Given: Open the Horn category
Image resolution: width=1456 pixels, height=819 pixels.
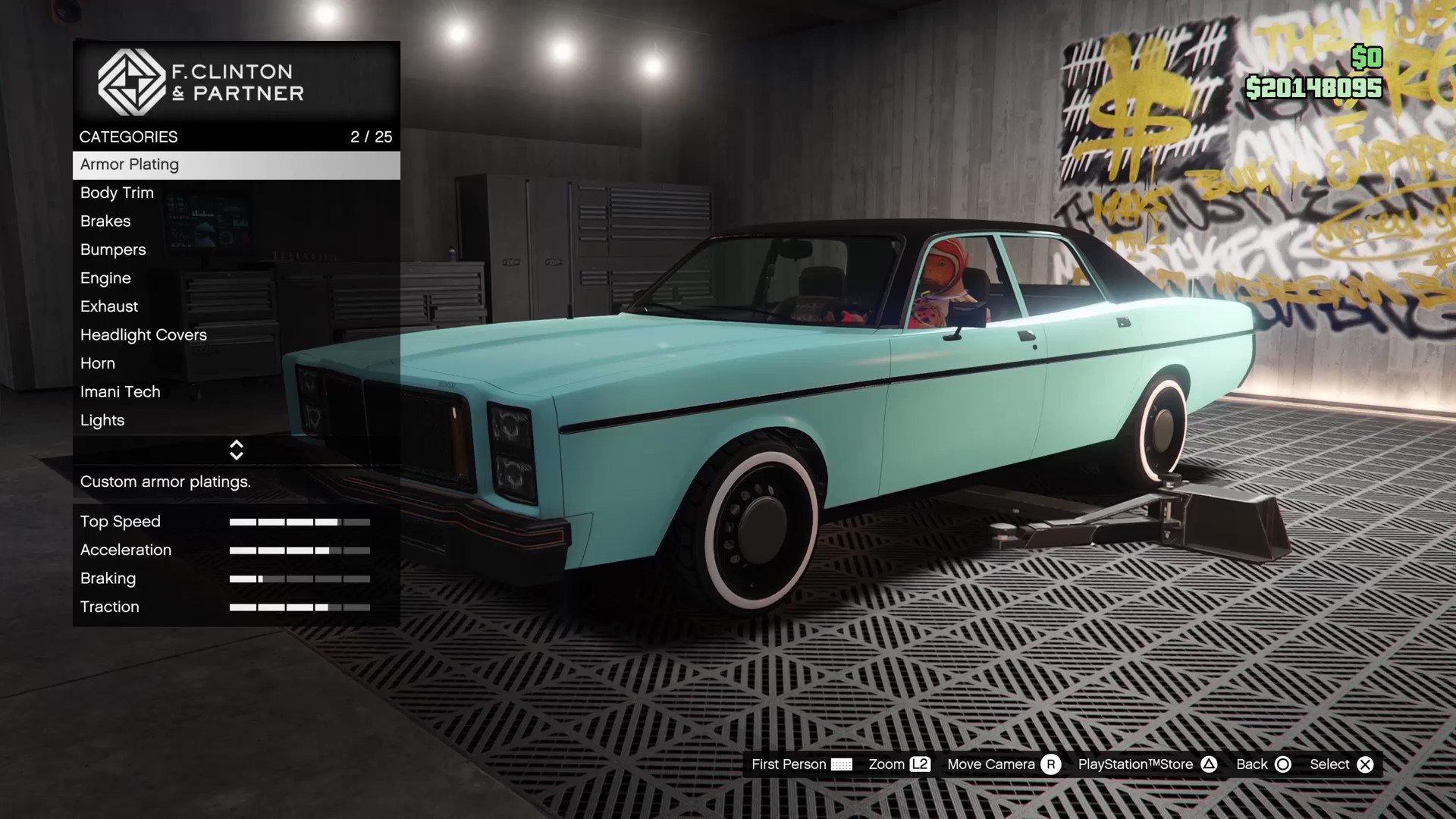Looking at the screenshot, I should 236,363.
